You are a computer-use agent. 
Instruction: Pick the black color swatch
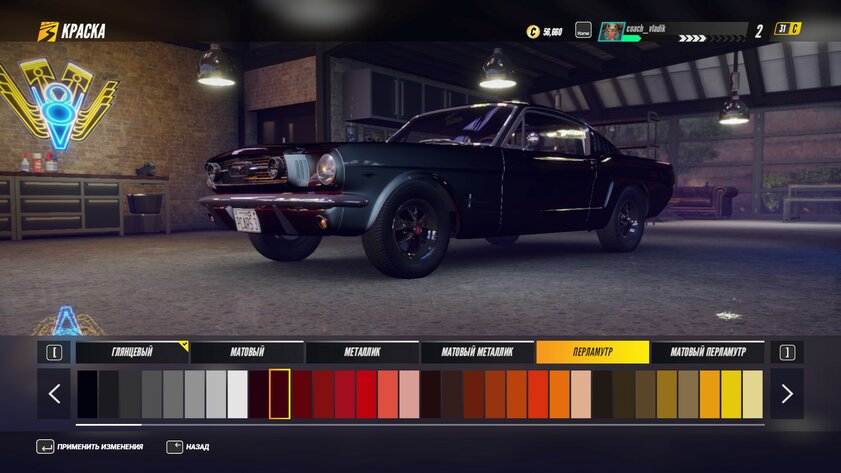[x=88, y=394]
